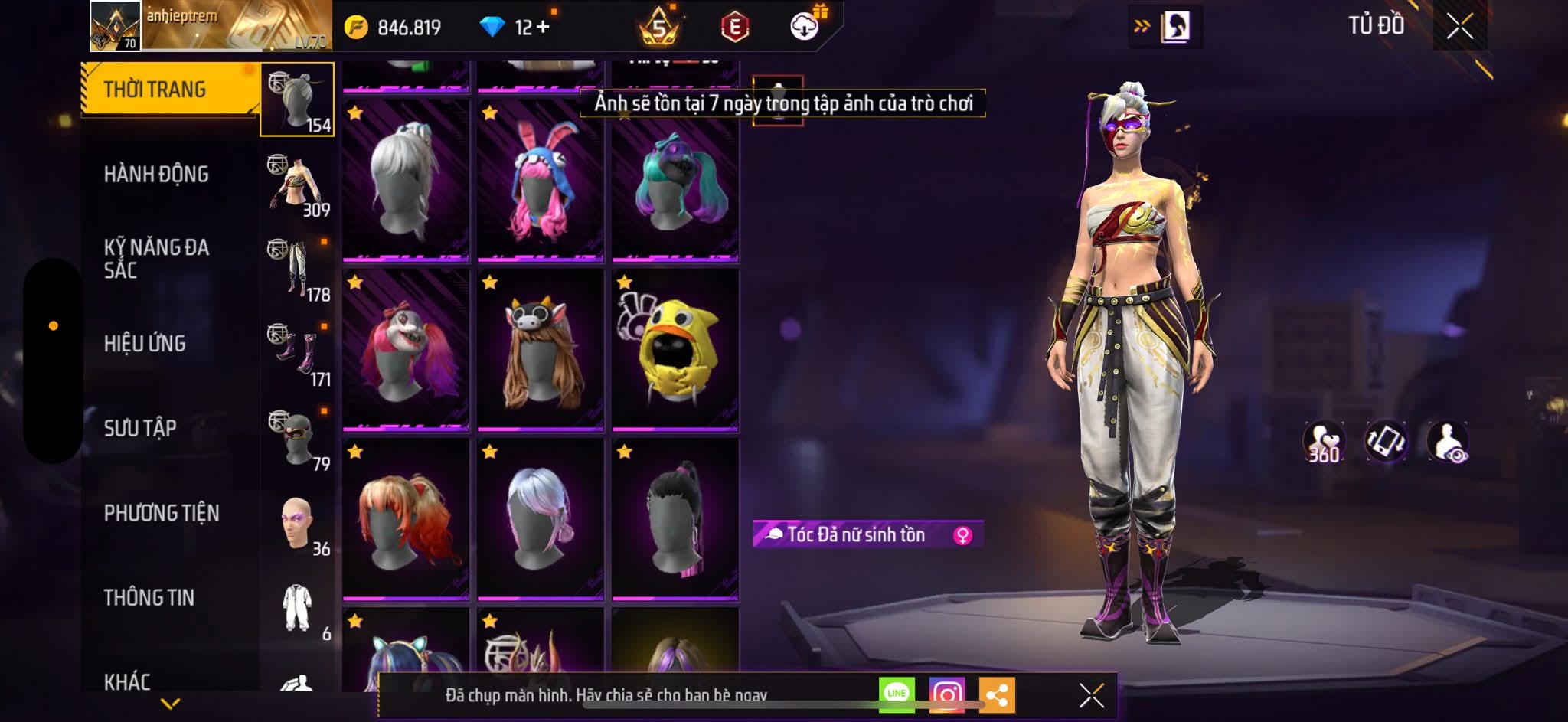This screenshot has height=722, width=1568.
Task: Switch to the face mask category tab
Action: [x=299, y=439]
